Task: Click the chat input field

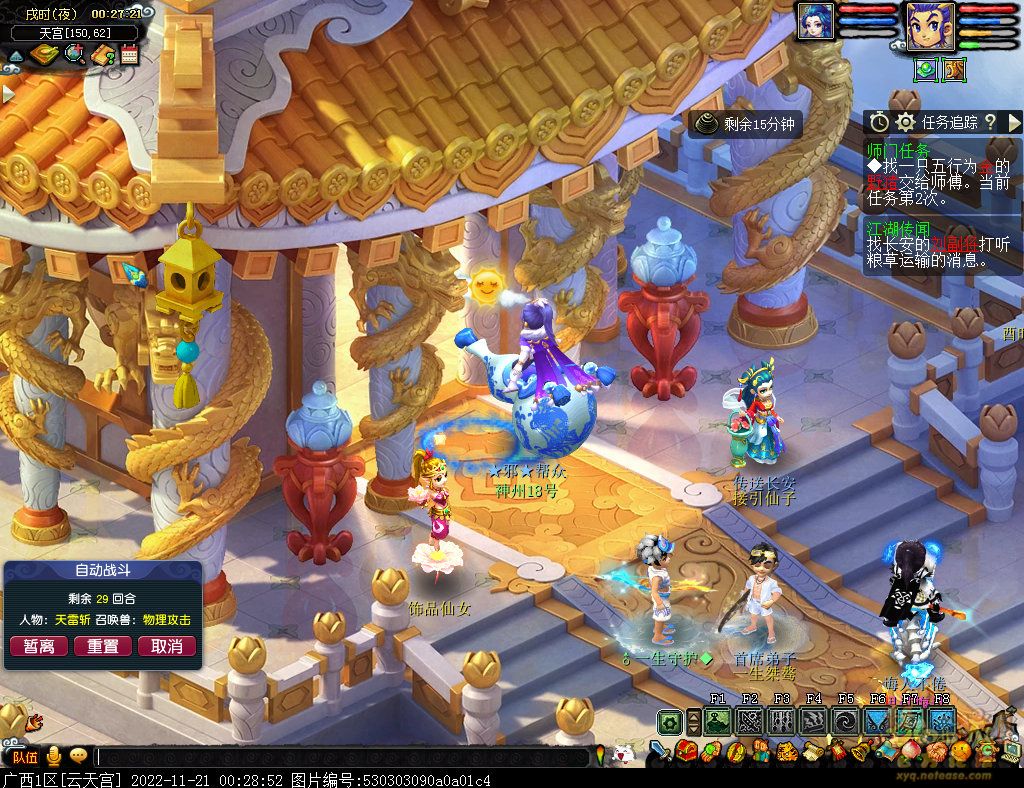Action: pos(340,757)
